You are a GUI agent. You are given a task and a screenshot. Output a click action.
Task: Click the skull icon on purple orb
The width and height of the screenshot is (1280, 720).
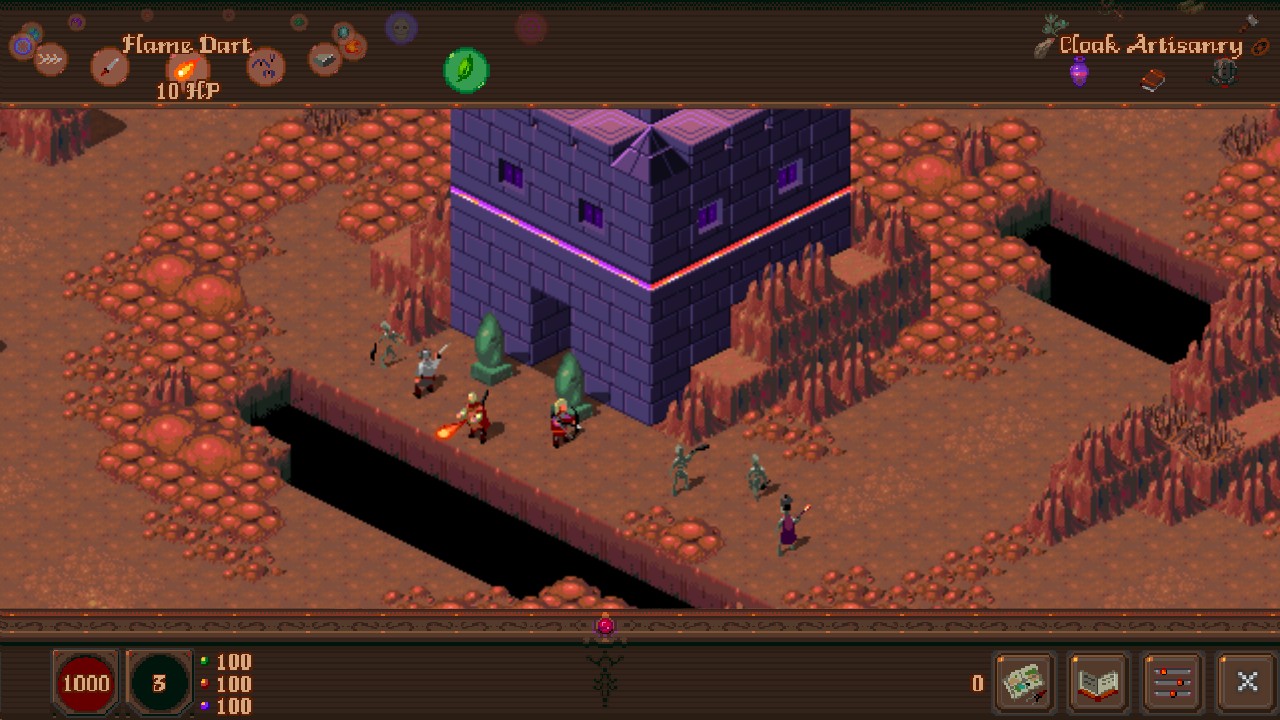pyautogui.click(x=400, y=30)
